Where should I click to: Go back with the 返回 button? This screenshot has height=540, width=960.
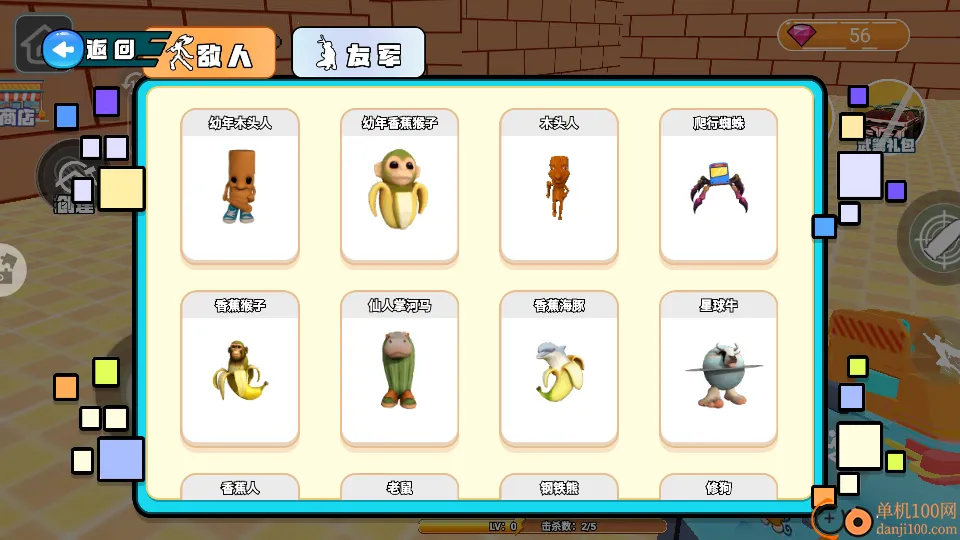[x=90, y=49]
